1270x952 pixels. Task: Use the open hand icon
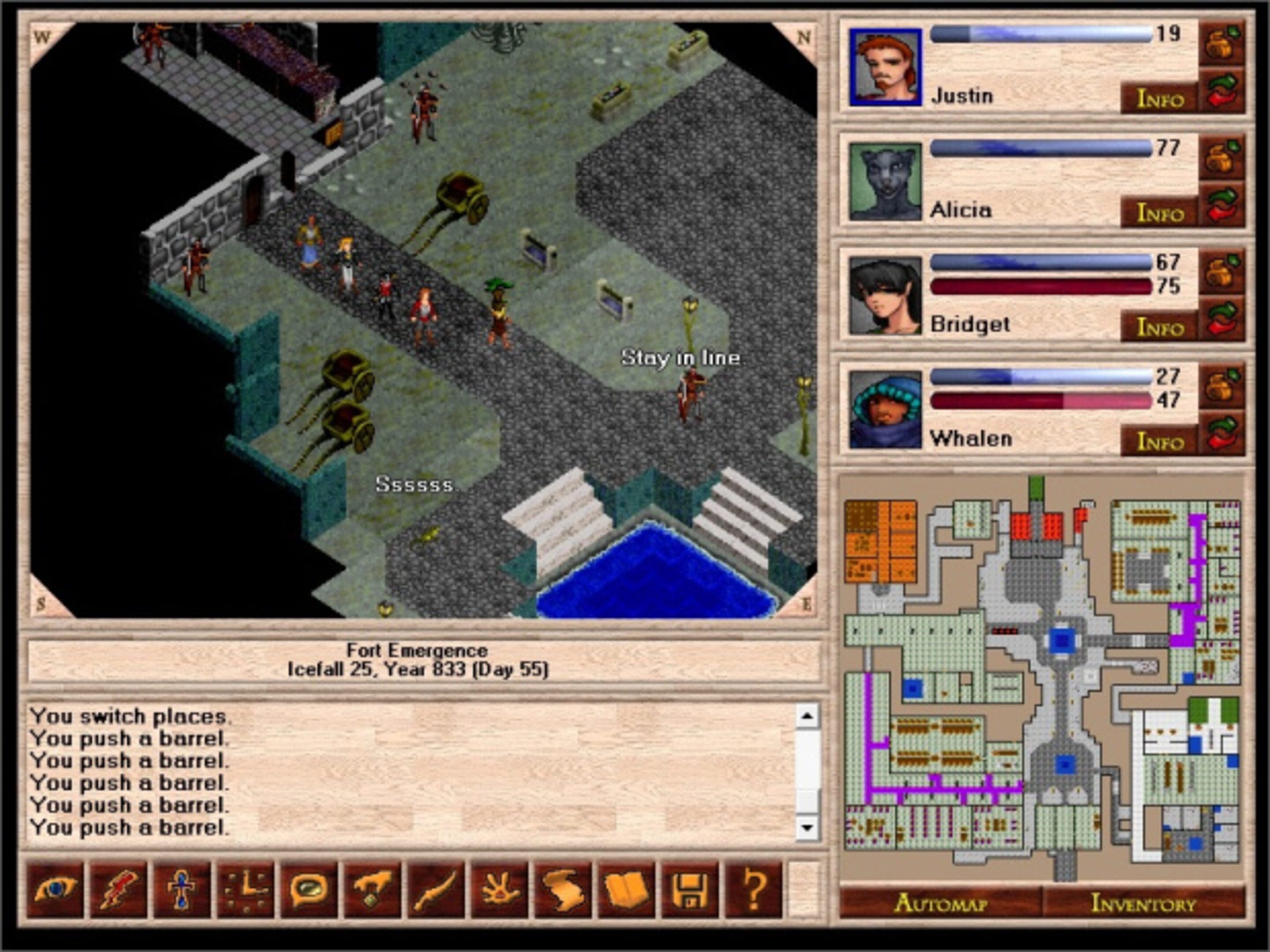pyautogui.click(x=500, y=890)
